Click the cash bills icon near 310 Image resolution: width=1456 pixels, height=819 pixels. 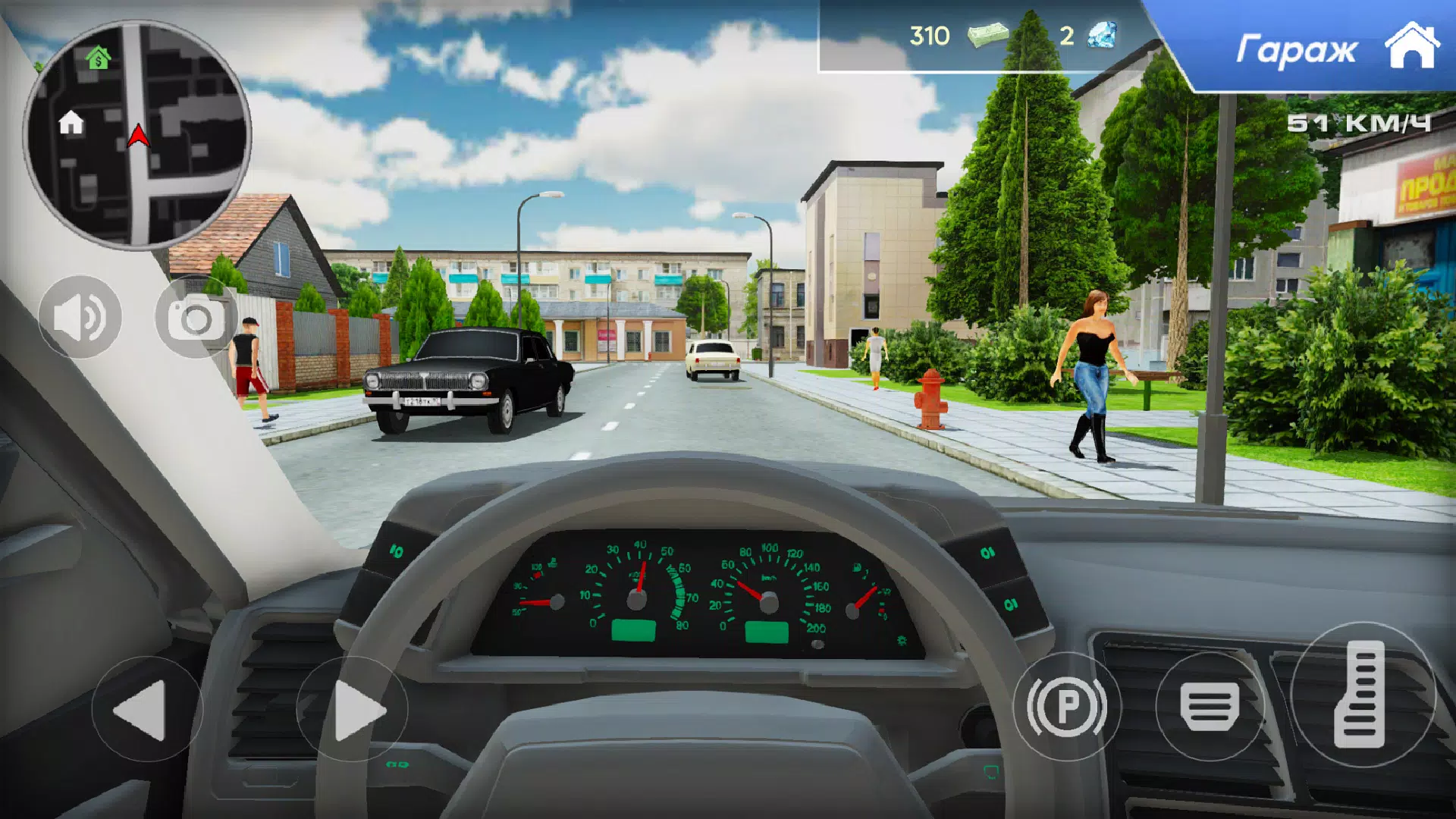[x=990, y=35]
